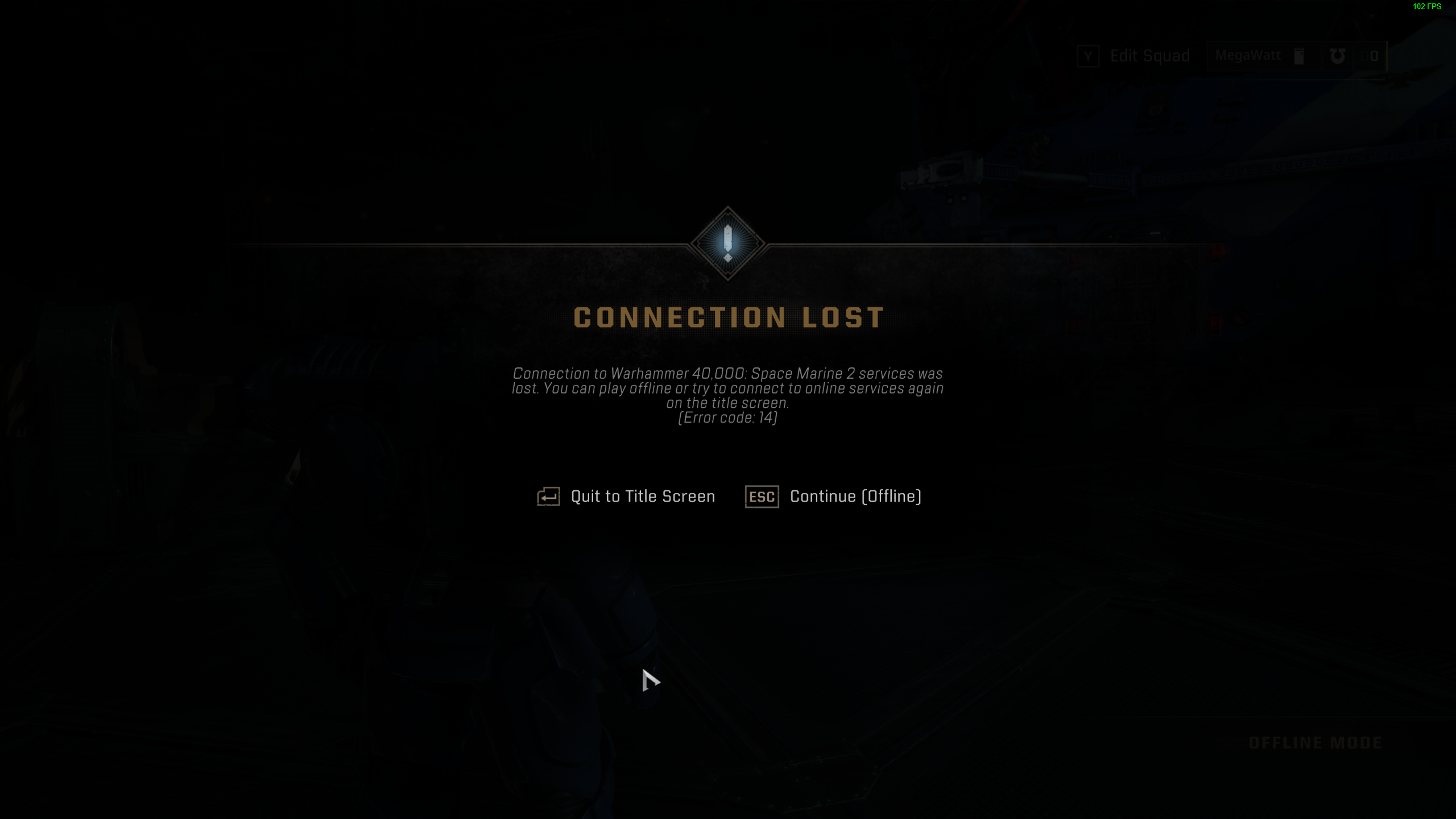Open the Edit Squad panel
This screenshot has width=1456, height=819.
pyautogui.click(x=1149, y=55)
